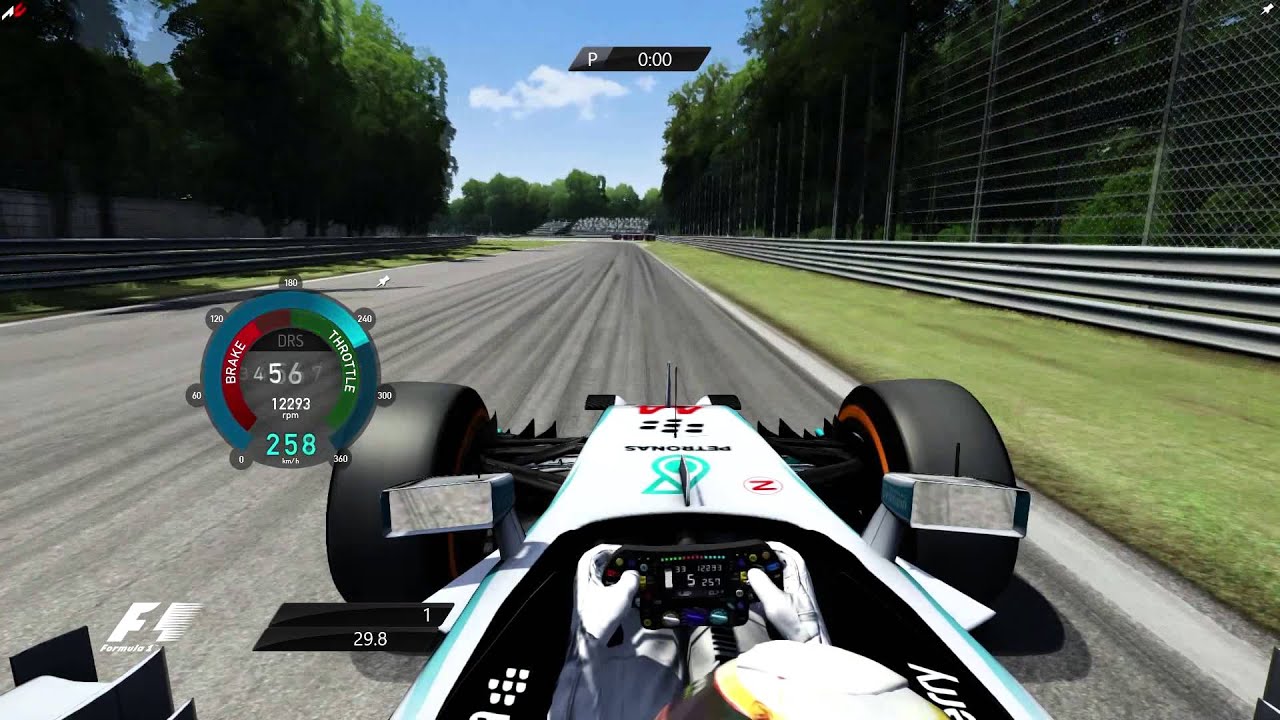Image resolution: width=1280 pixels, height=720 pixels.
Task: Turn the white rotary switch on the wheel
Action: point(670,618)
